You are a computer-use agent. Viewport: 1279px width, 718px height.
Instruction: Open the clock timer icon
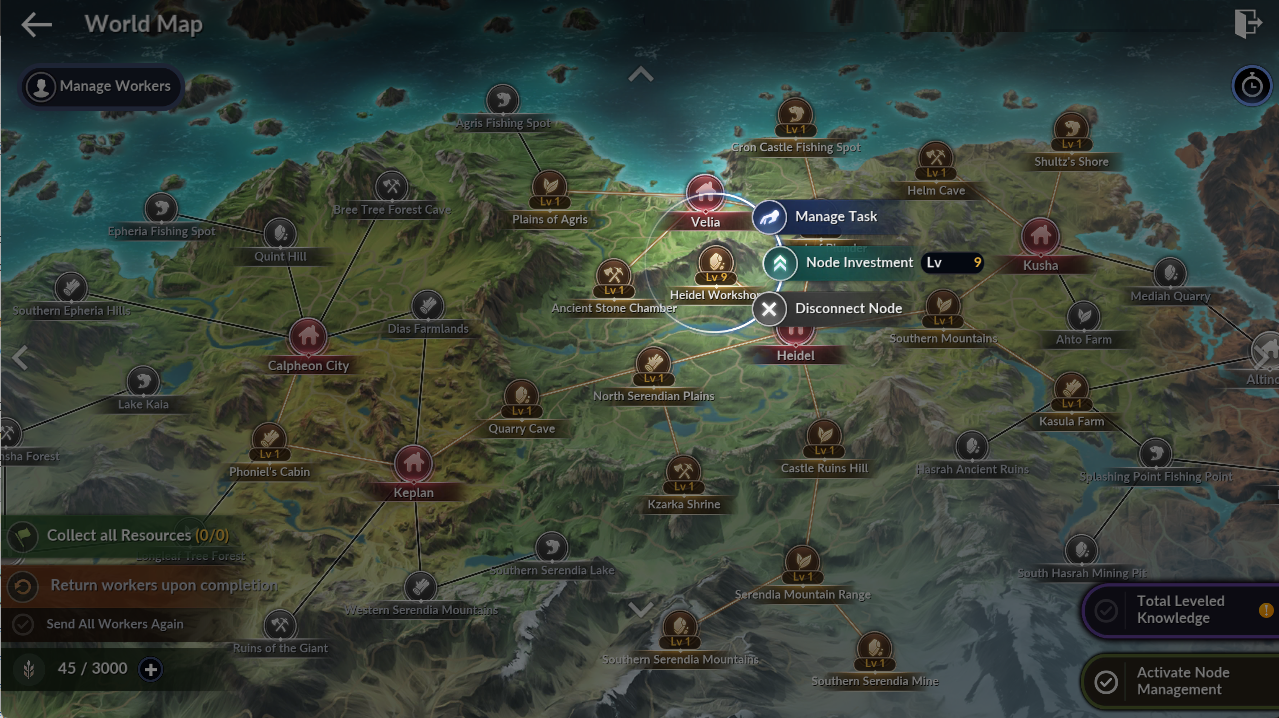tap(1251, 86)
